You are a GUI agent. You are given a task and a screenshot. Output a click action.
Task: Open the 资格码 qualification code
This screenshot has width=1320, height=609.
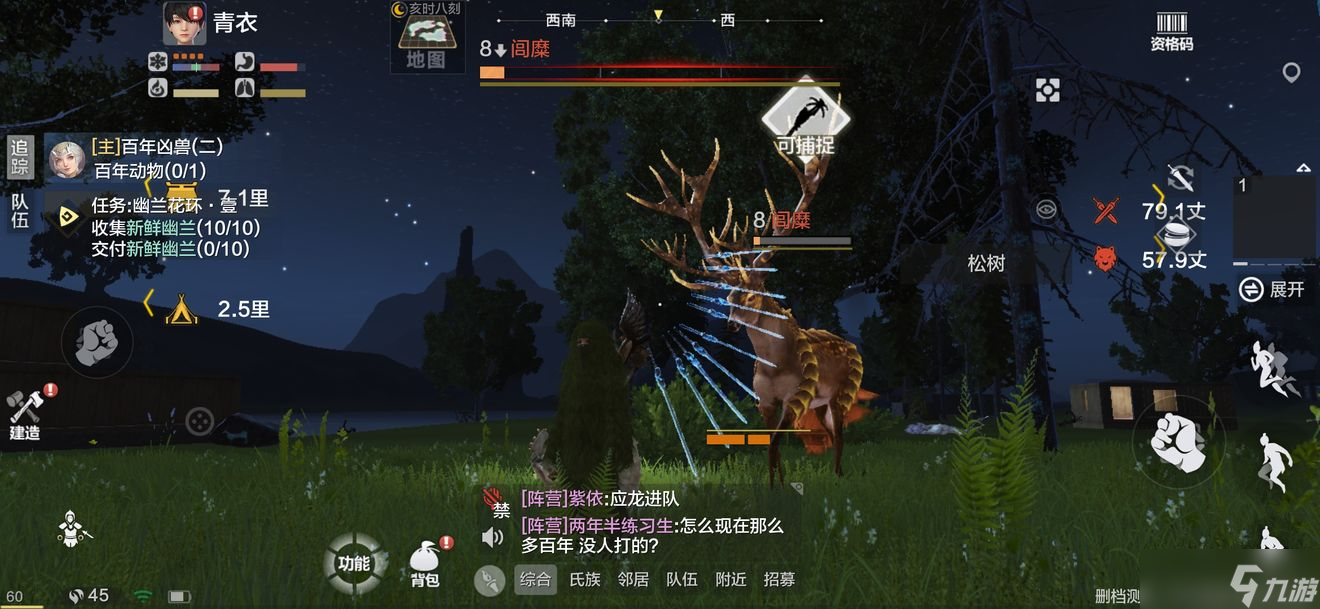[1171, 31]
